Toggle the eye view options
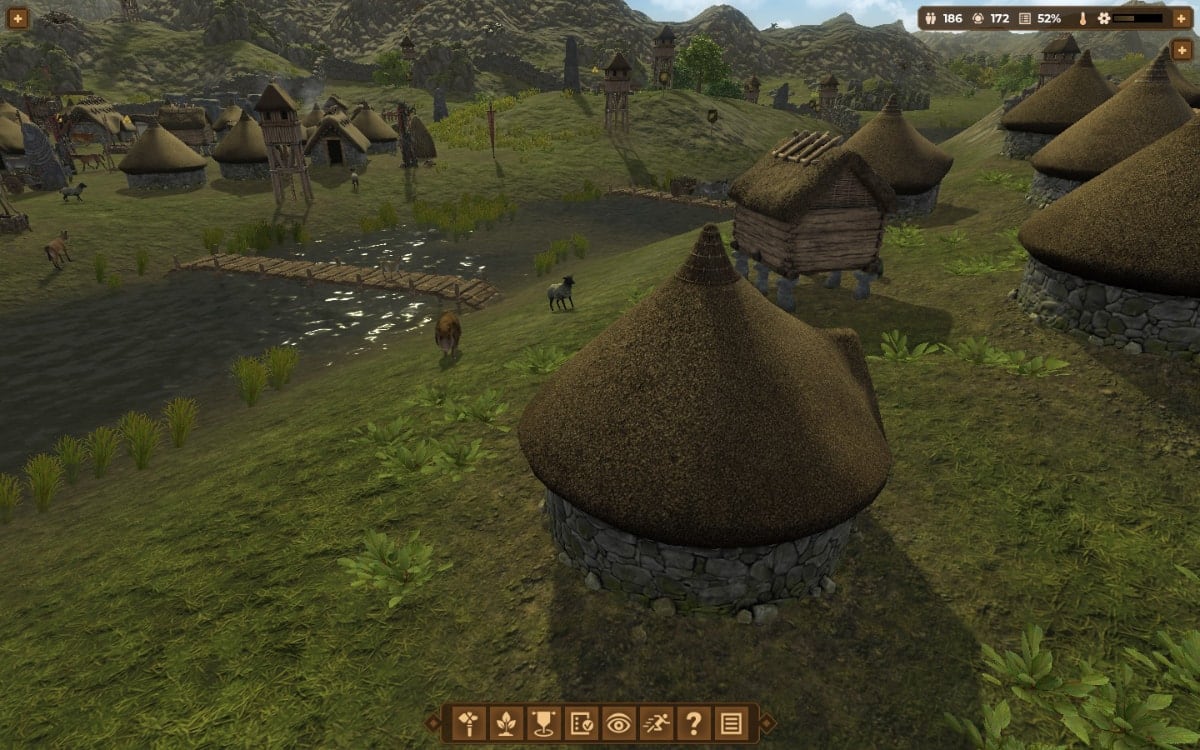 pyautogui.click(x=618, y=722)
